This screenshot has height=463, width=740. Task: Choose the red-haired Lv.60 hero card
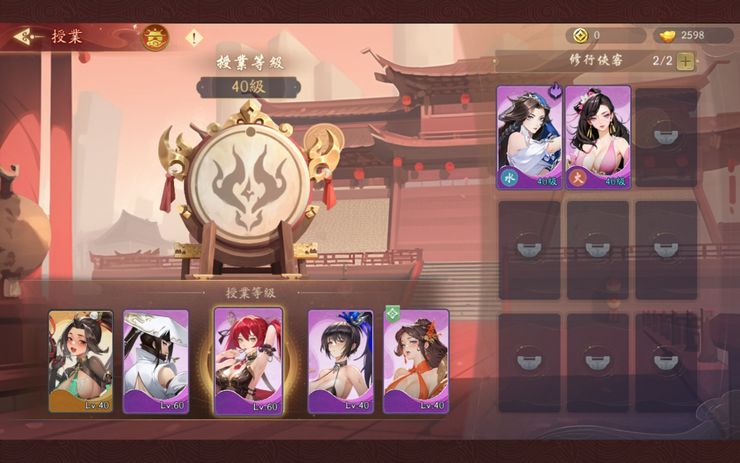point(248,360)
